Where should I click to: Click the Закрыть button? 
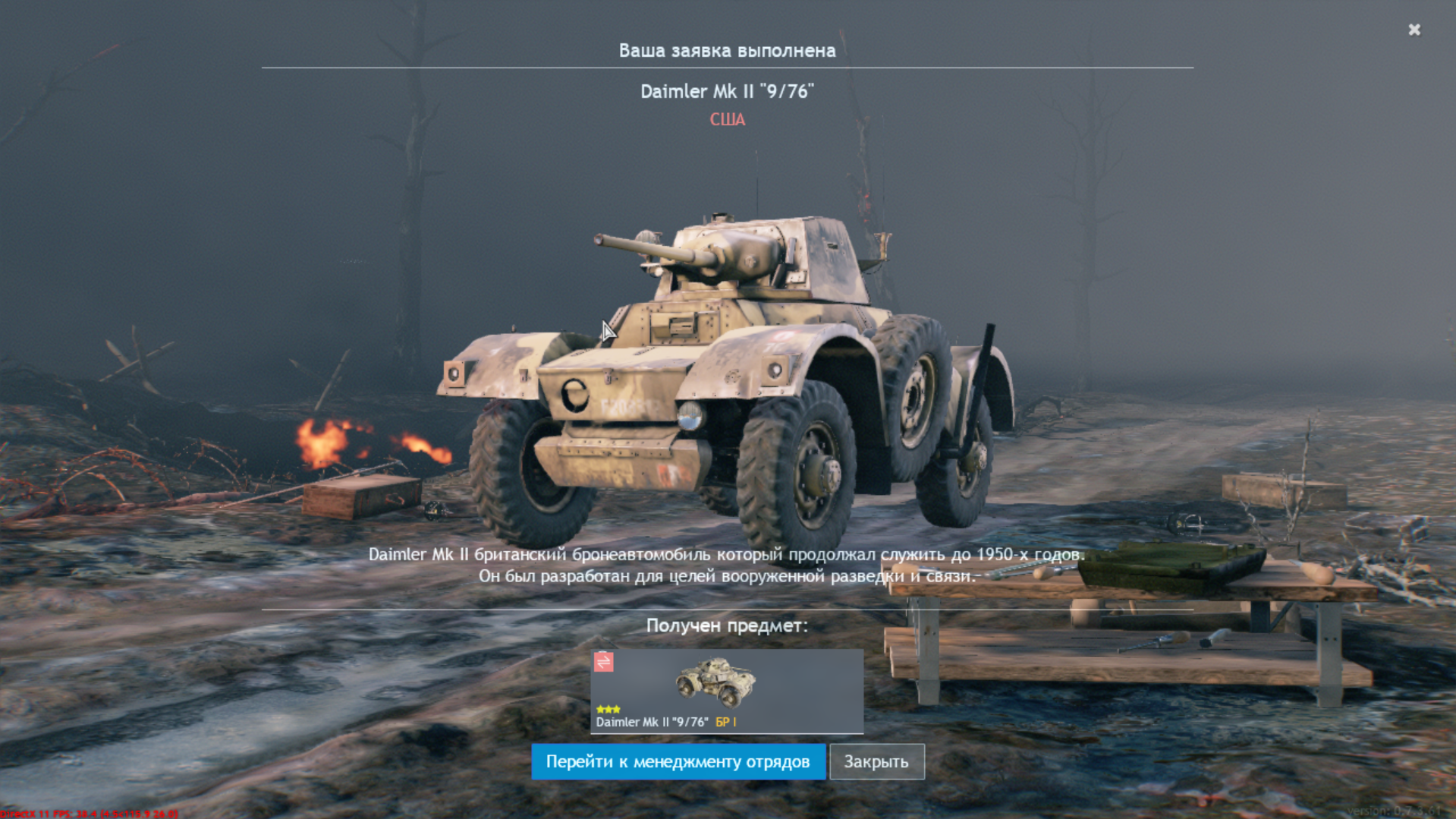click(876, 761)
